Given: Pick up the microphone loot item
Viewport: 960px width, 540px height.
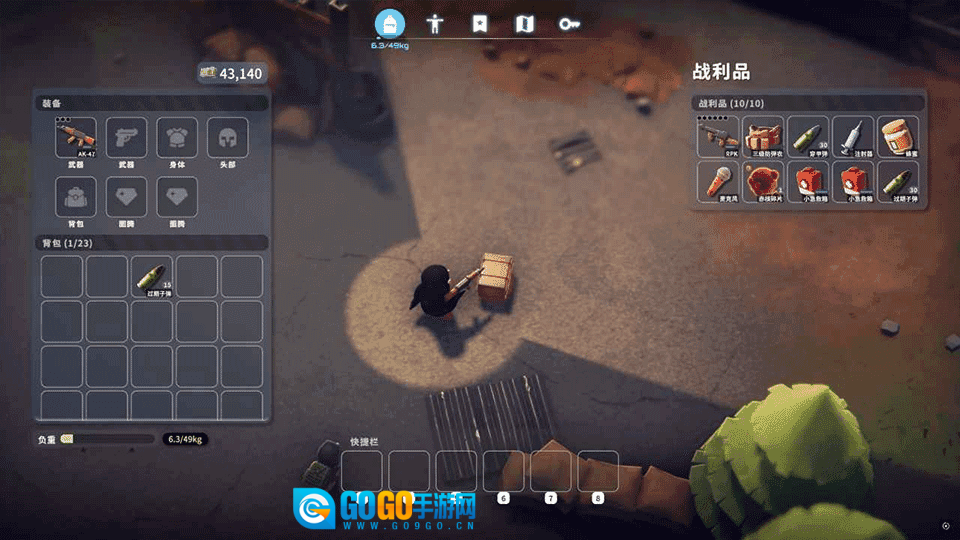Looking at the screenshot, I should click(x=718, y=182).
